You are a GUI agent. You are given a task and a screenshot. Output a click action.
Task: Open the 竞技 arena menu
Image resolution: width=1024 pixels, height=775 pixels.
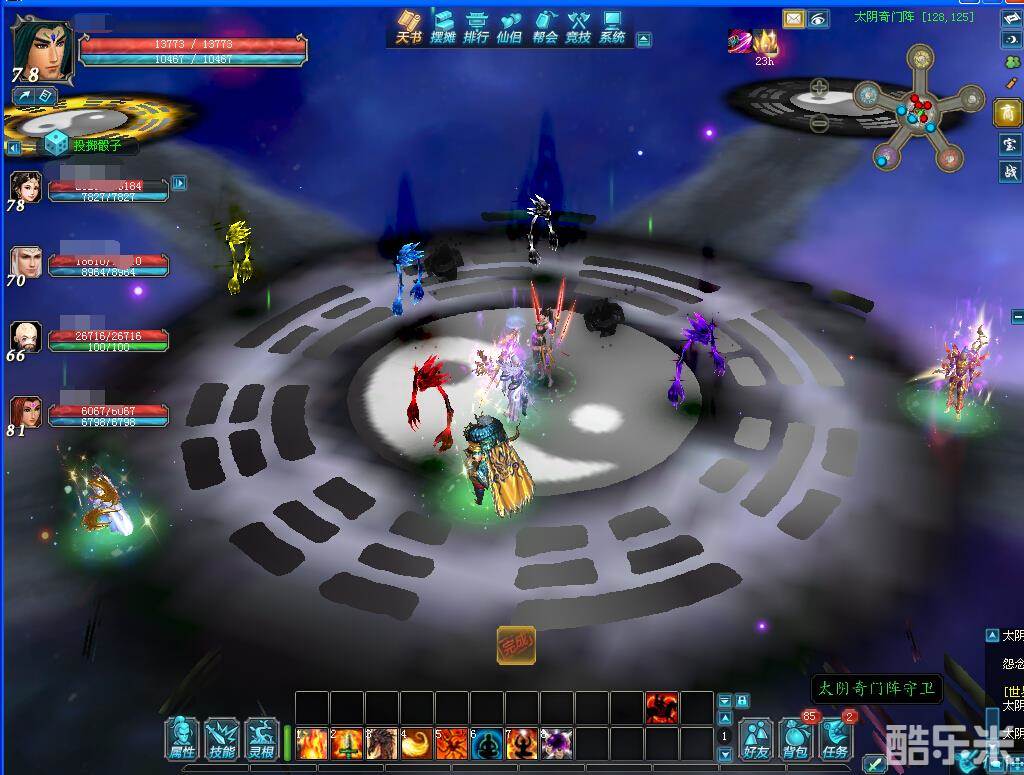579,27
